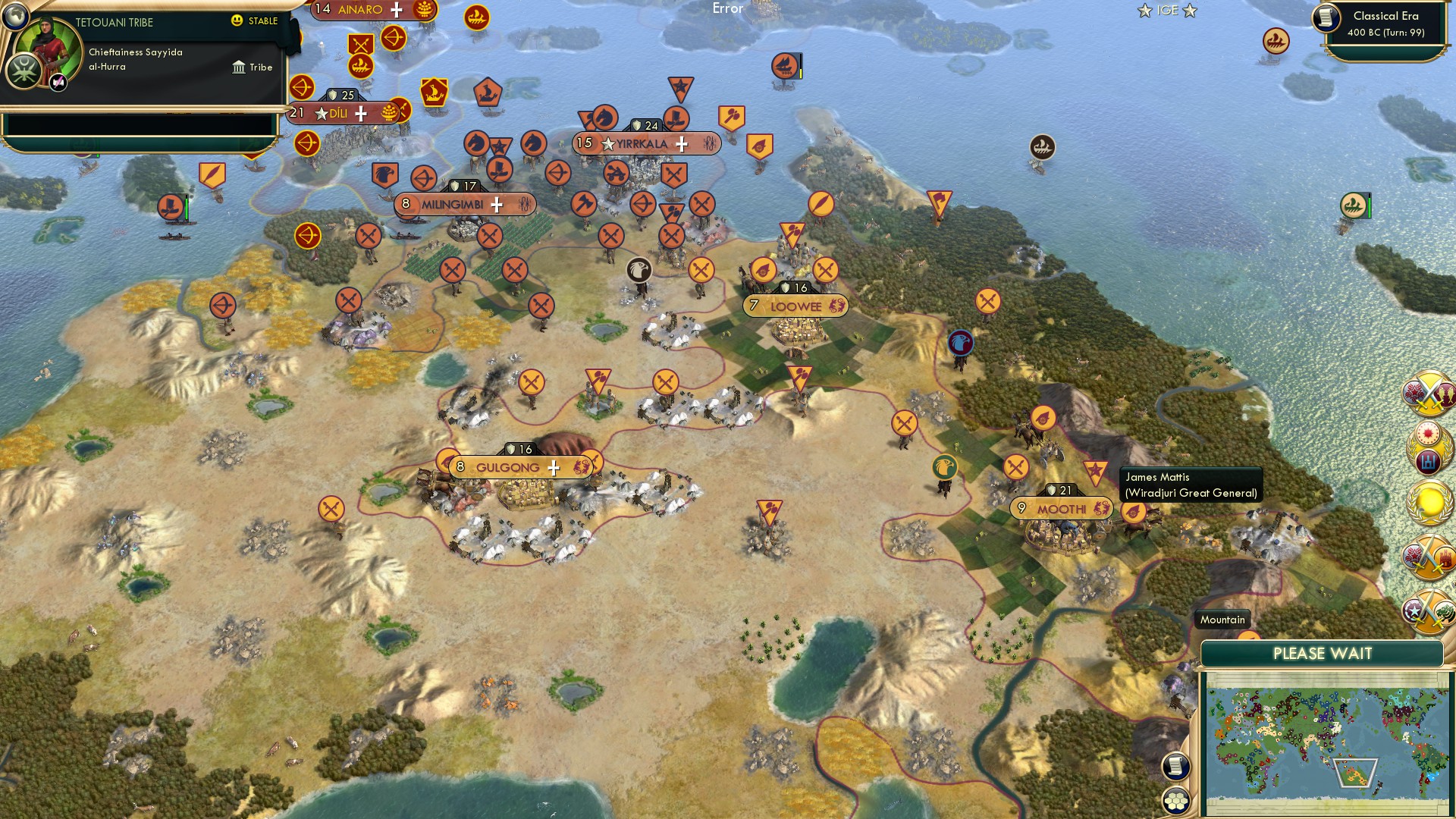Select the eagle unit icon near Loowee
The width and height of the screenshot is (1456, 819).
(x=639, y=270)
